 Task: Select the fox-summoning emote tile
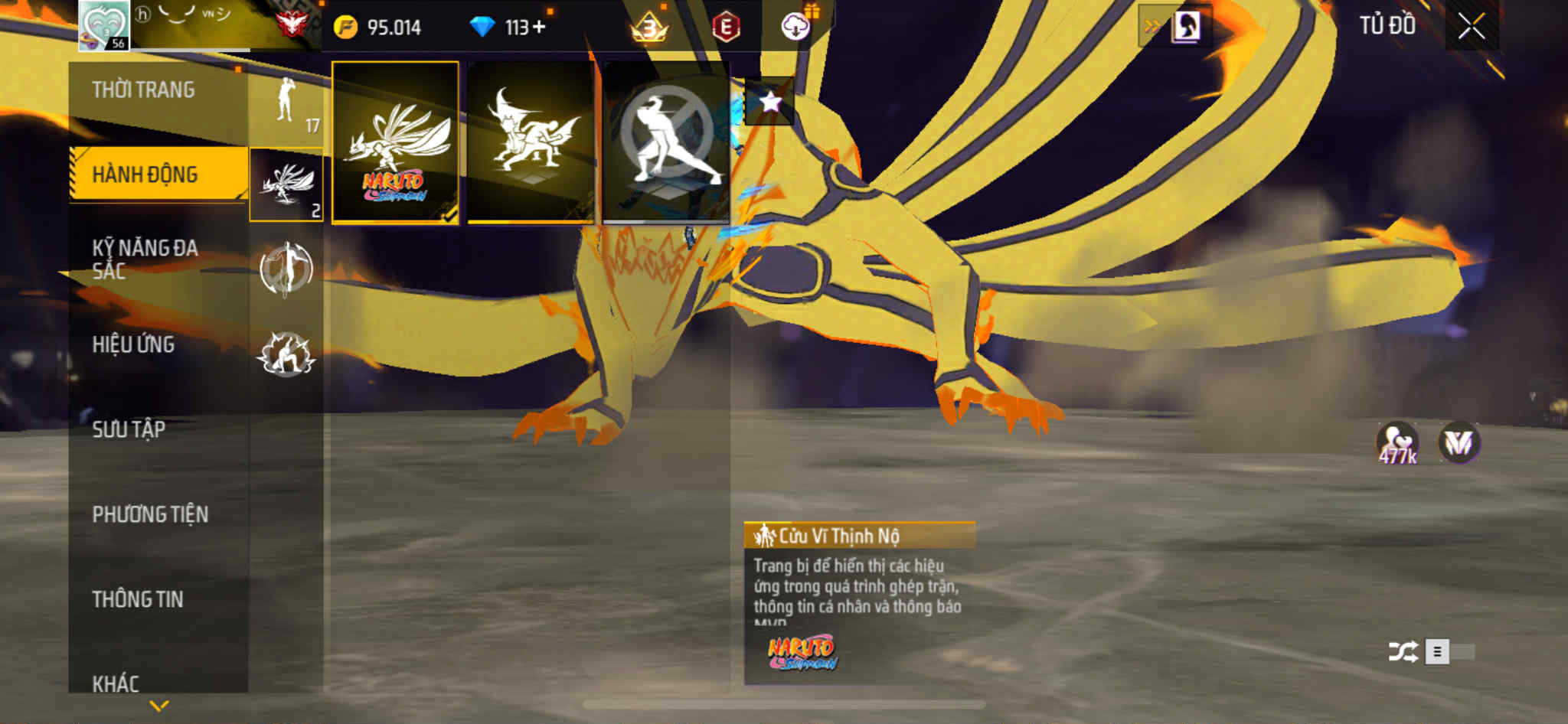(x=531, y=142)
